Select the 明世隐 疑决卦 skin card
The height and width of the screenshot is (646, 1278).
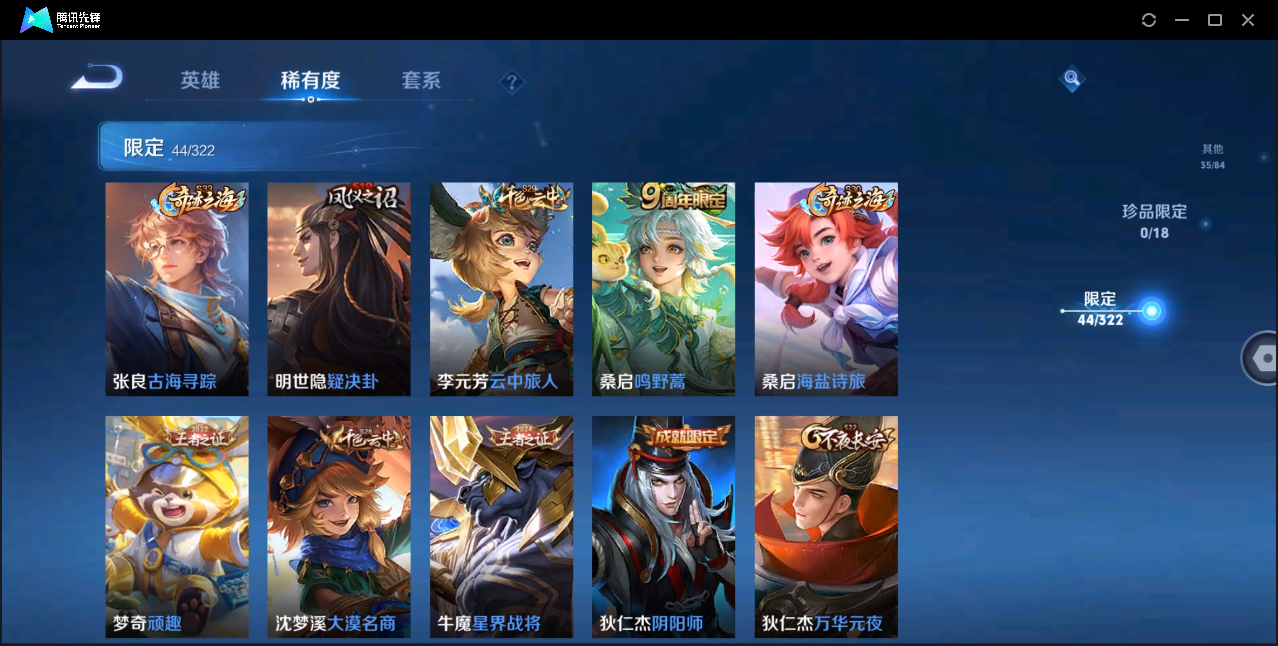coord(339,289)
